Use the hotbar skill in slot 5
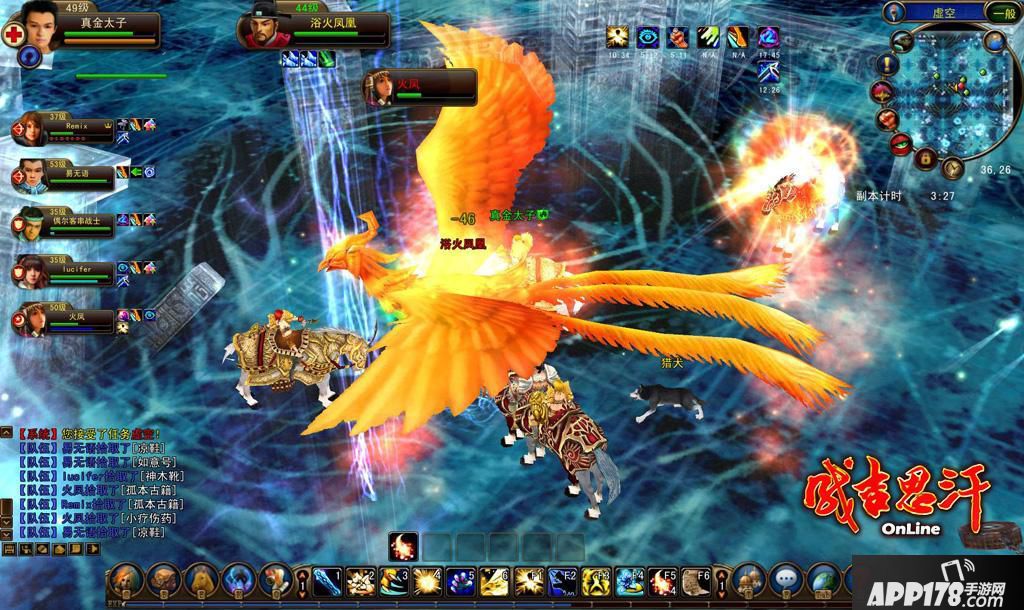1024x610 pixels. pyautogui.click(x=461, y=580)
